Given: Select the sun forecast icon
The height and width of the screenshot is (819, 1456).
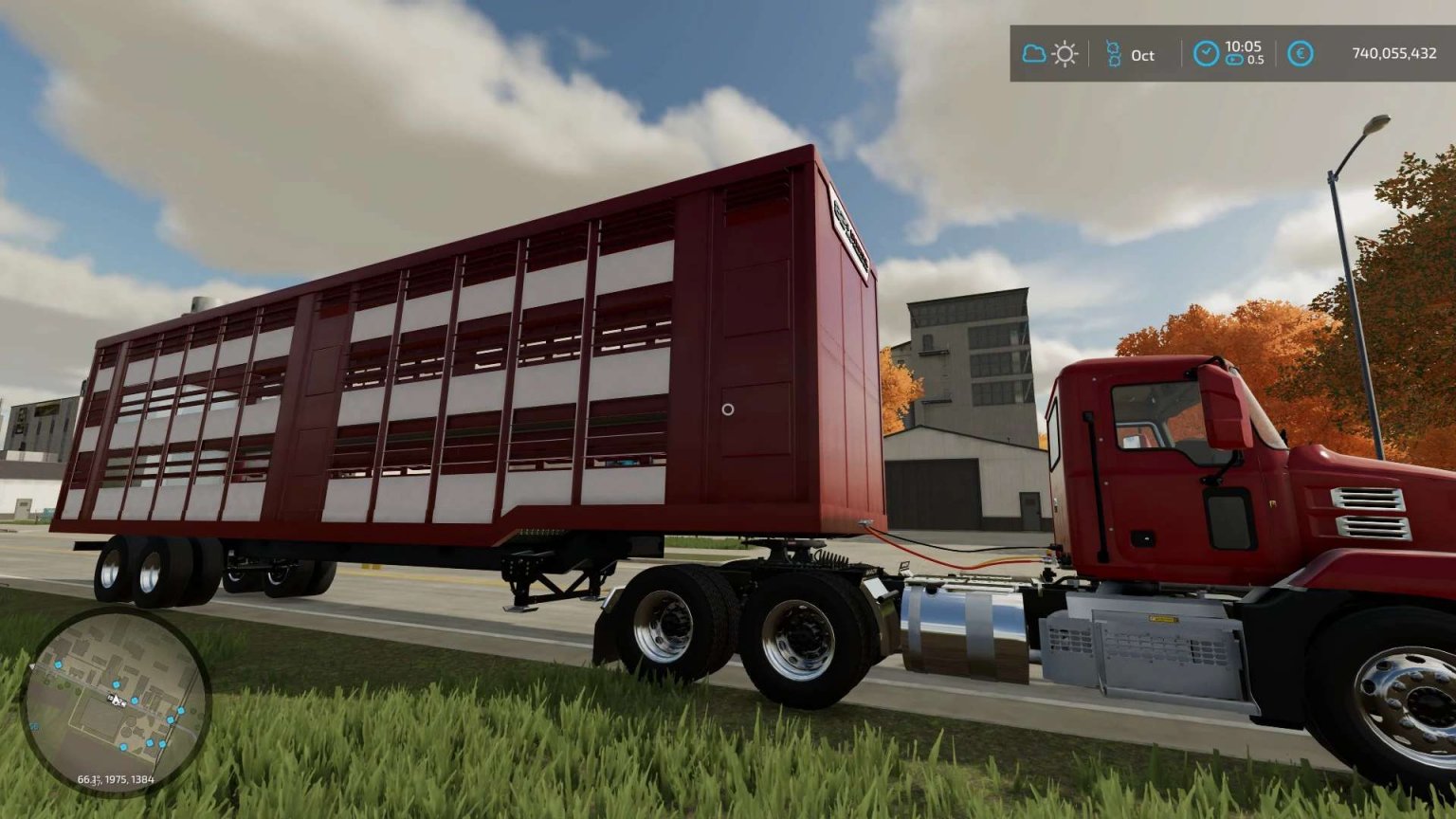Looking at the screenshot, I should click(1065, 54).
